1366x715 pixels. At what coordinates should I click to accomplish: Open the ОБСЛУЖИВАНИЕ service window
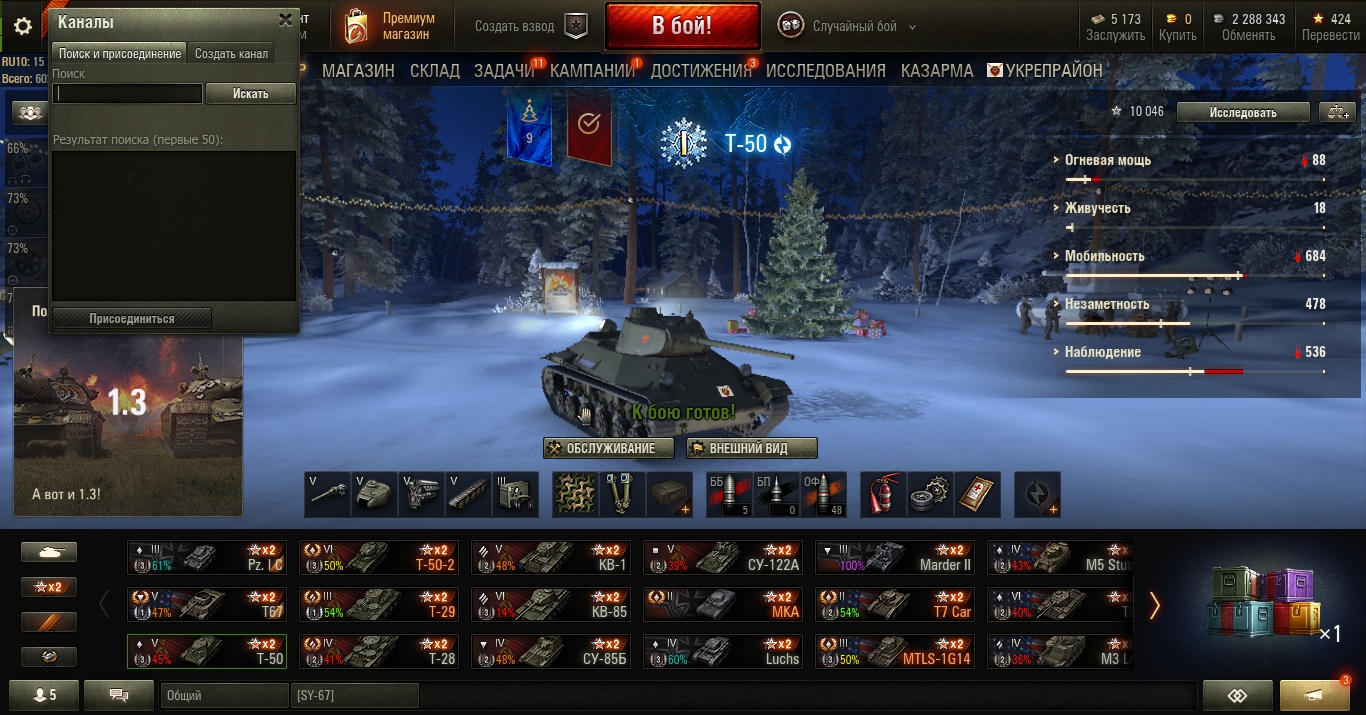tap(608, 448)
